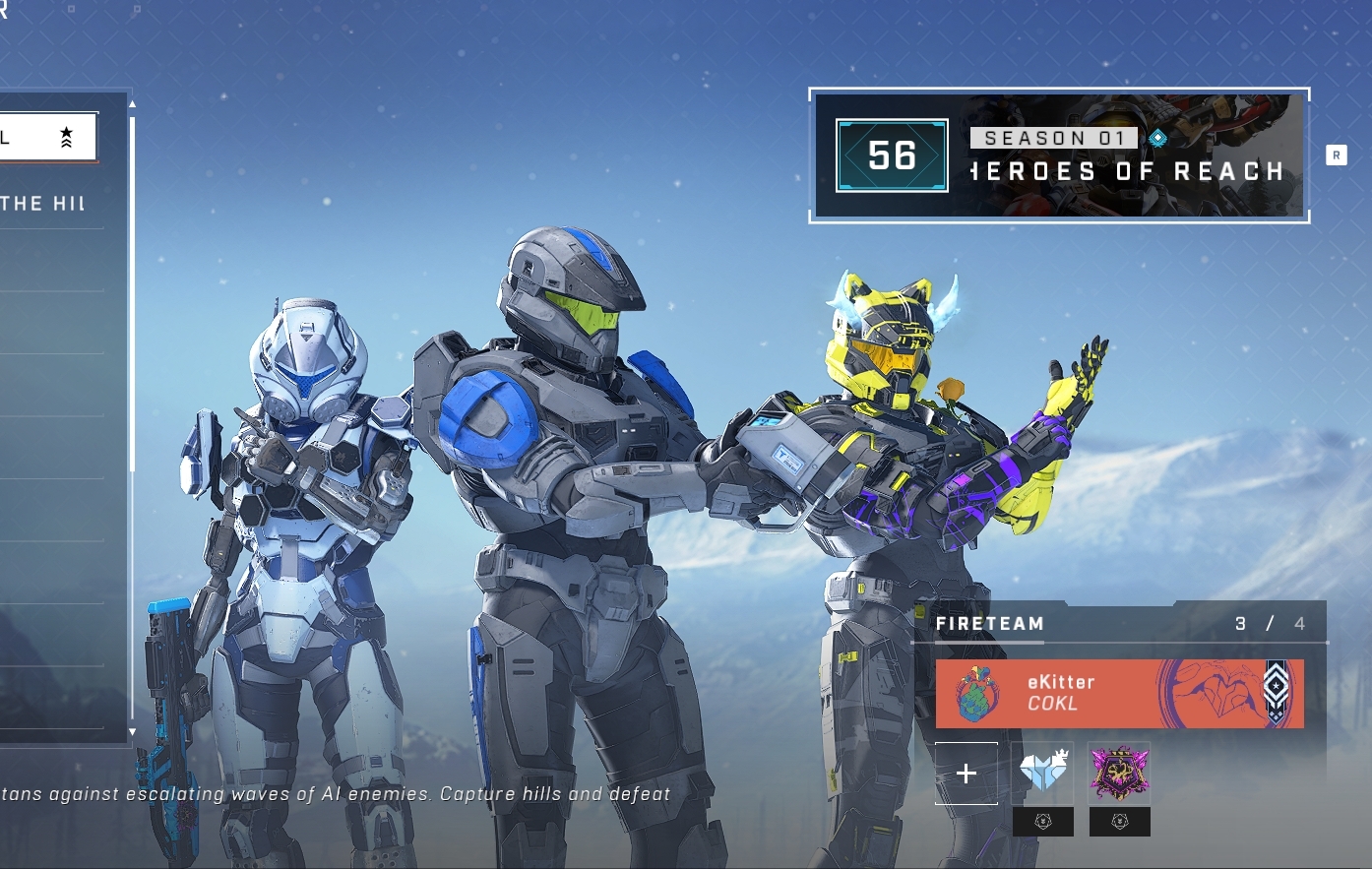Choose the purple and gold fireteam emblem
This screenshot has height=869, width=1372.
(x=1119, y=773)
